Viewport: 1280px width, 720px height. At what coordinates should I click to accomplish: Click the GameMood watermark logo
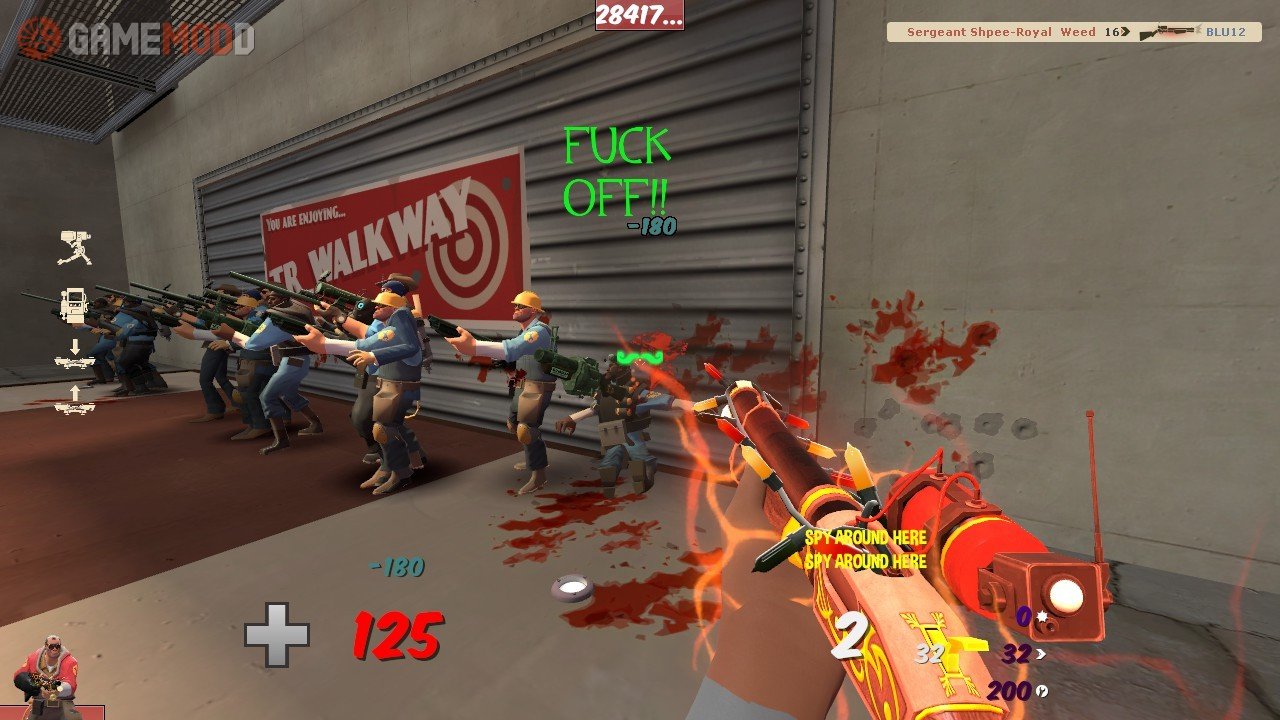coord(136,38)
